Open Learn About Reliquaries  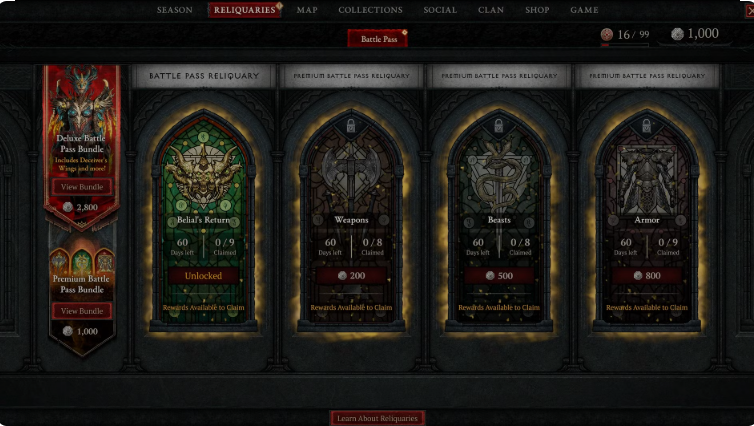point(377,418)
